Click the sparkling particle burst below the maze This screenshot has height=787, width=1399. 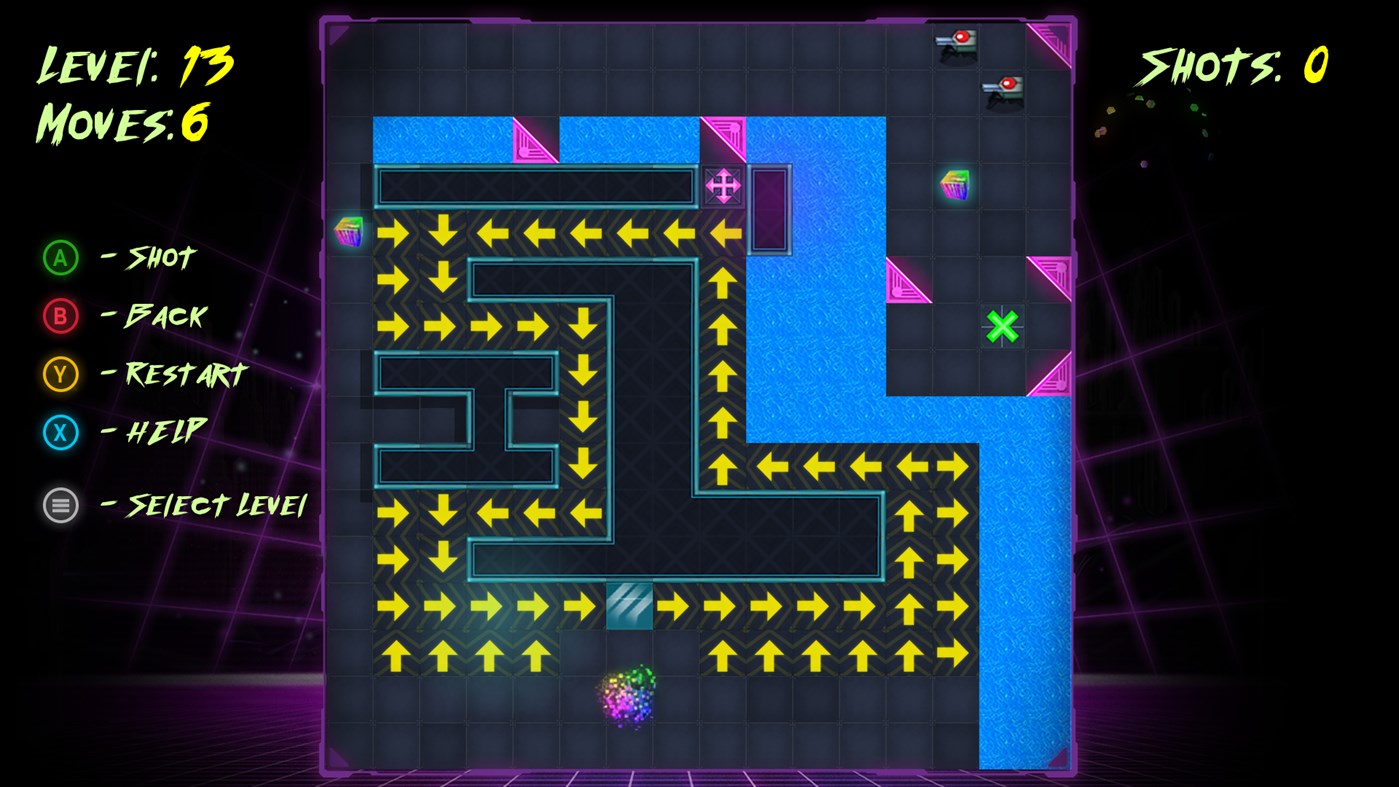coord(625,700)
